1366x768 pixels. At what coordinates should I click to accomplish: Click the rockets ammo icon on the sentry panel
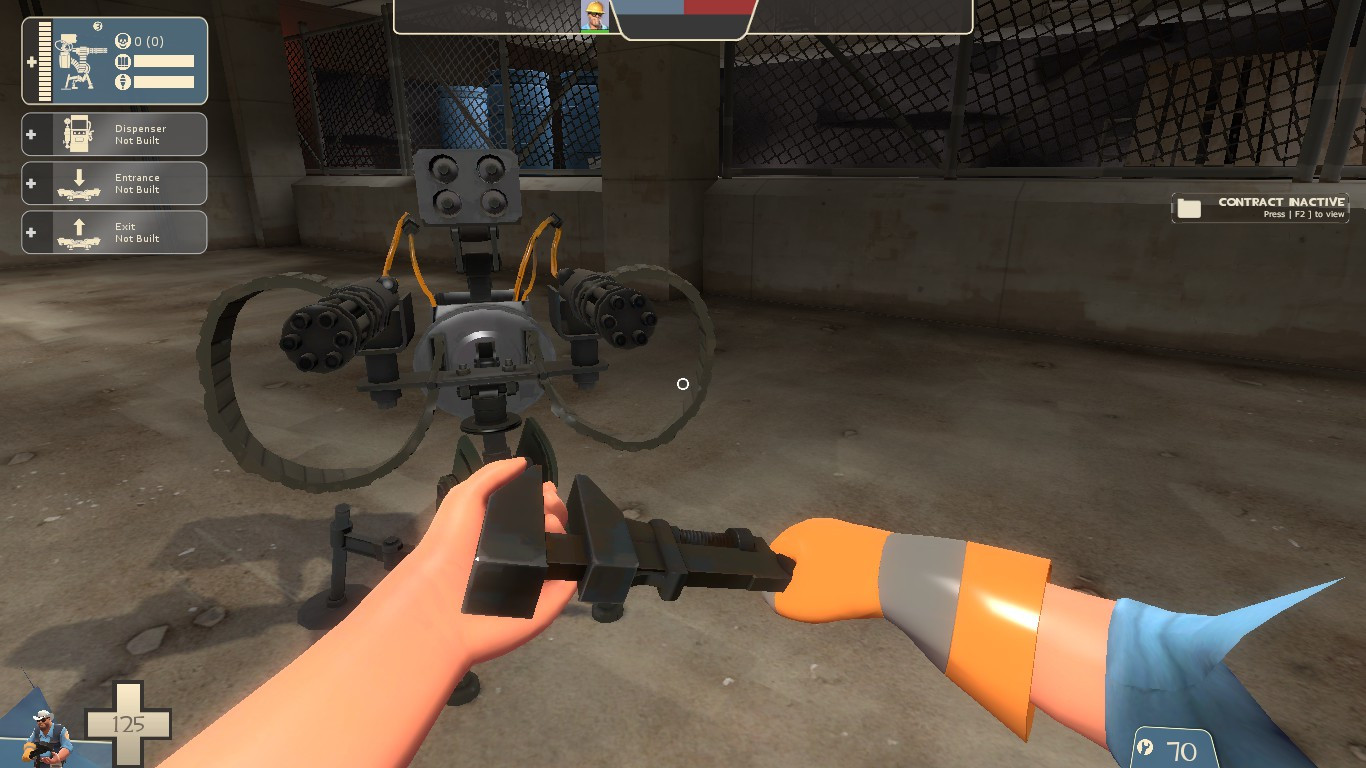click(124, 79)
